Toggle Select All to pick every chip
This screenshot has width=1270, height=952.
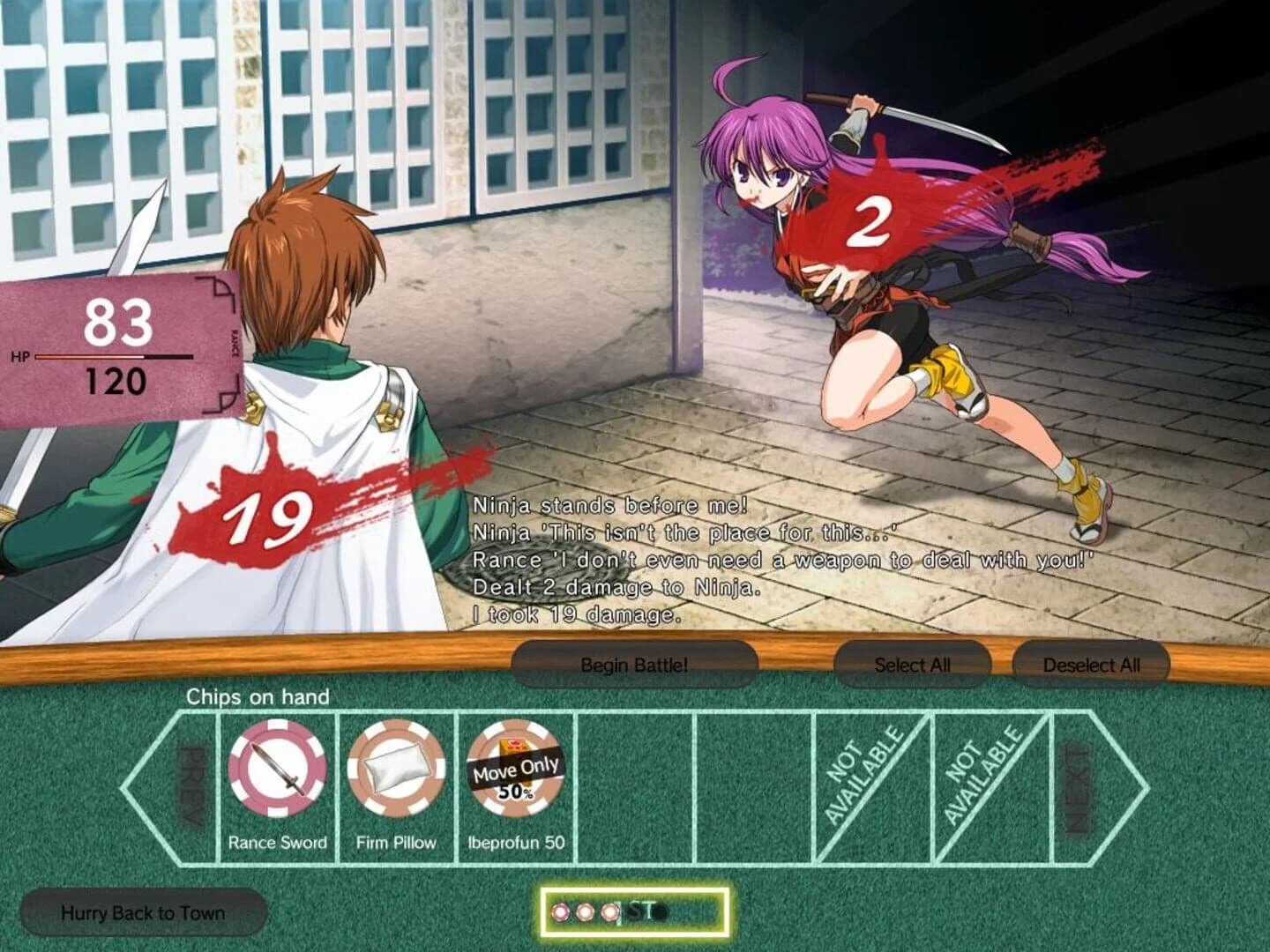point(913,665)
